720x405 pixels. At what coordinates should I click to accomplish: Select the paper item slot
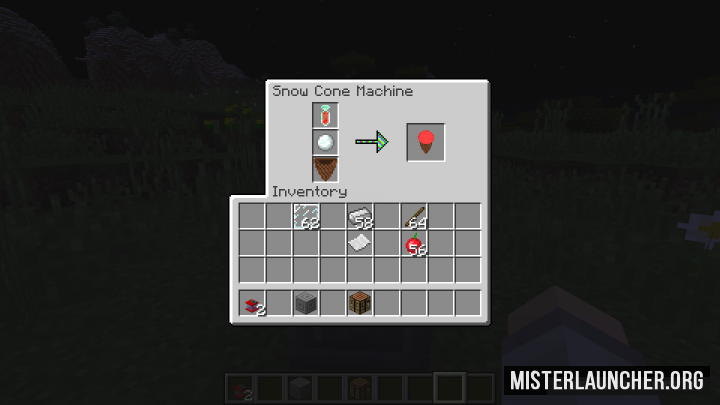(360, 243)
